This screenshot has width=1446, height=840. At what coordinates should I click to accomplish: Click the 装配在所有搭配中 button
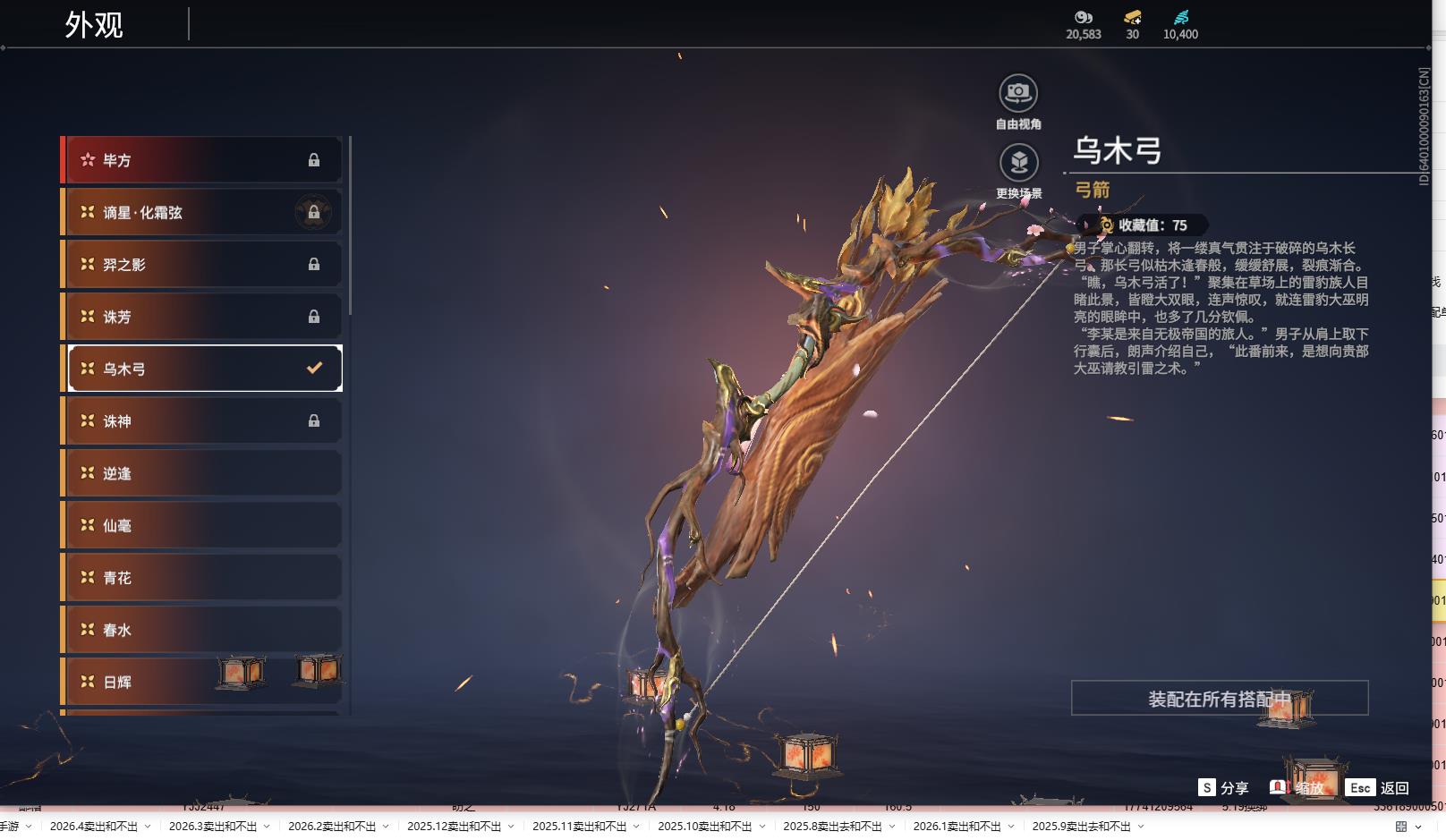click(x=1219, y=699)
